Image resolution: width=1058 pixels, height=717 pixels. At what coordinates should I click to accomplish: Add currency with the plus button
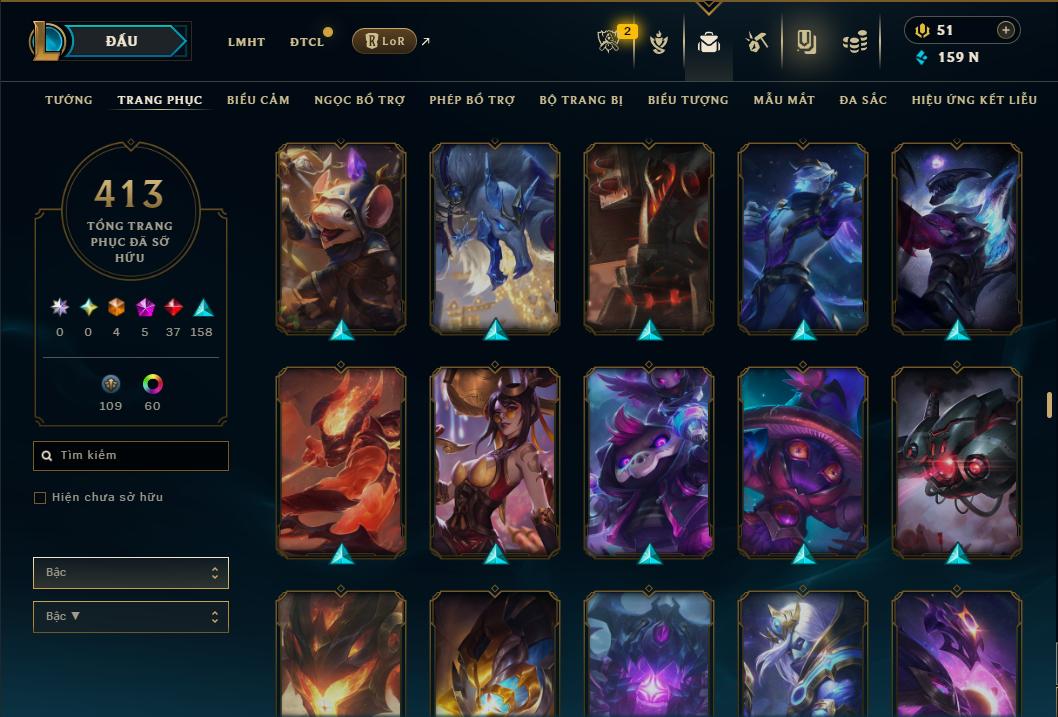(x=1006, y=30)
